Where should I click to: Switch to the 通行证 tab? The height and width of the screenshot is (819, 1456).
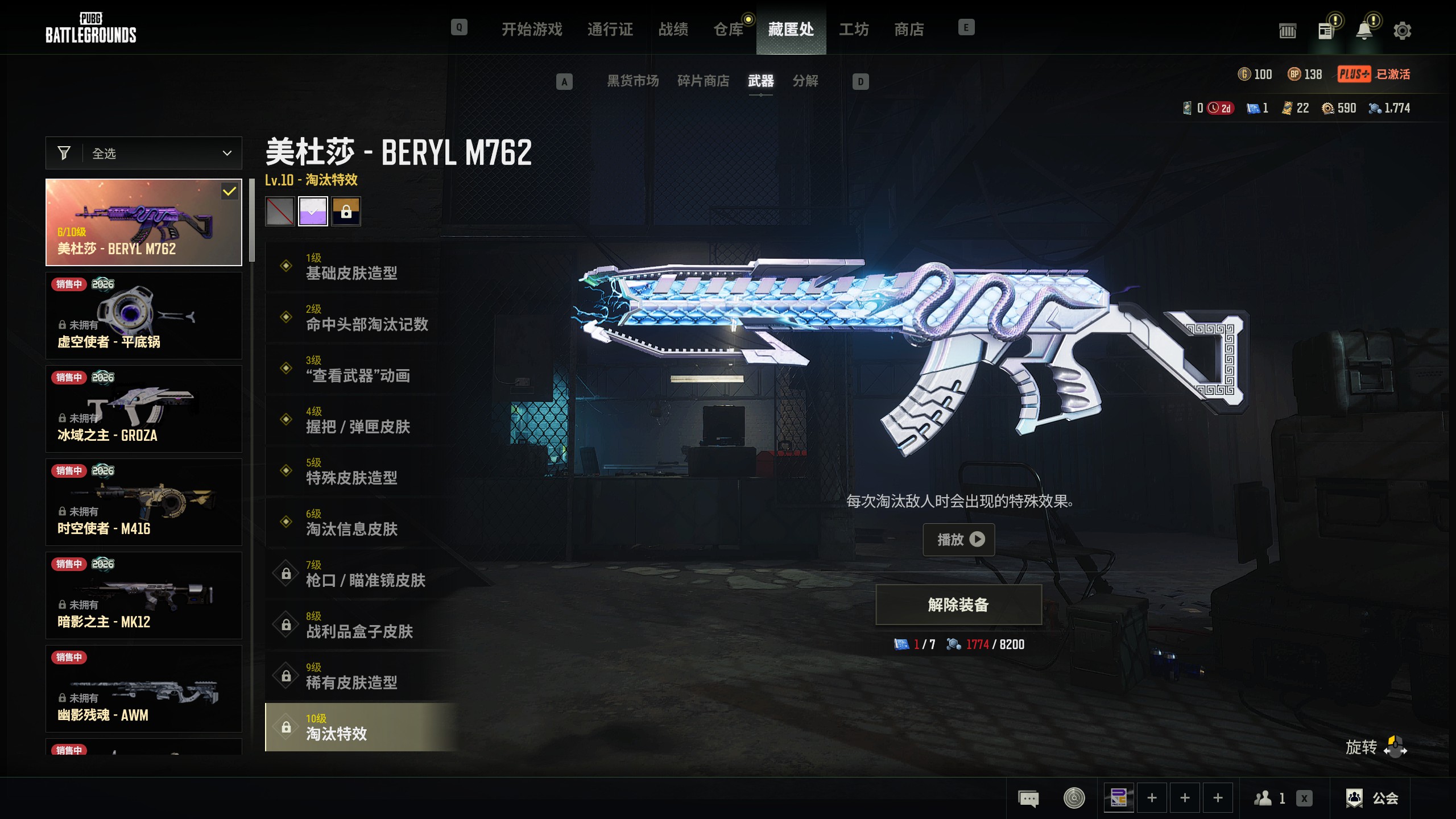click(610, 29)
